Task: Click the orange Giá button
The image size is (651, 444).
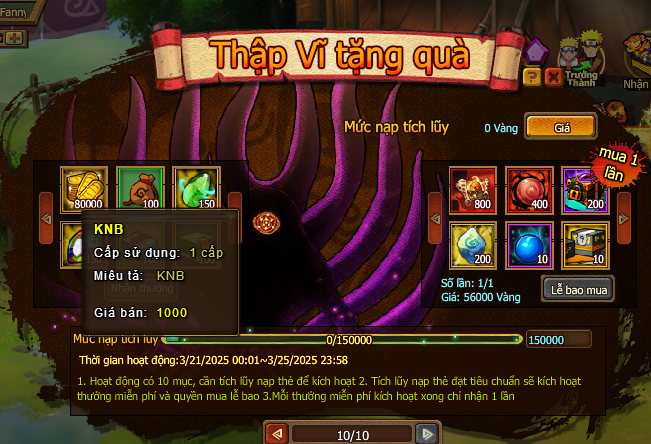Action: tap(560, 127)
